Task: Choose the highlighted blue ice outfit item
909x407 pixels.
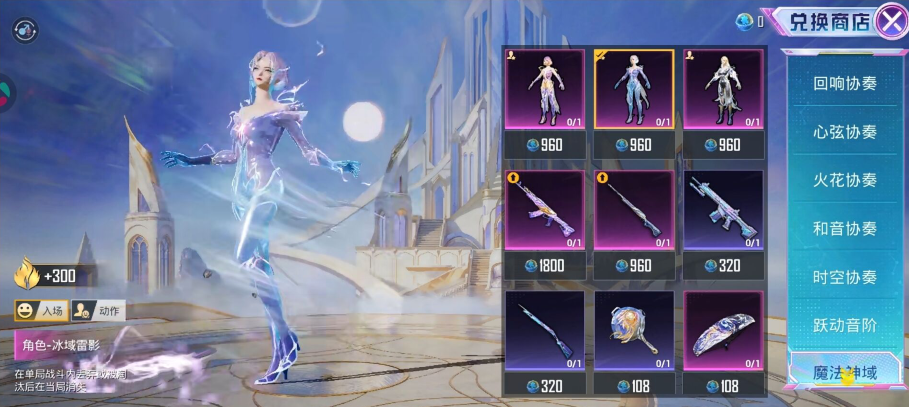Action: (634, 90)
